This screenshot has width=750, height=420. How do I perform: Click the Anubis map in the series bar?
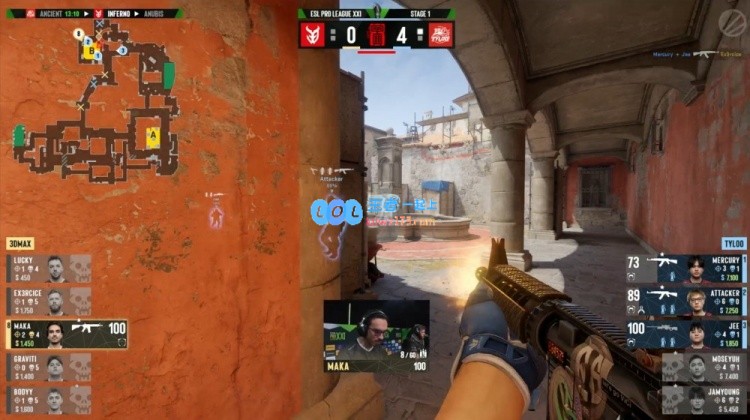point(152,14)
